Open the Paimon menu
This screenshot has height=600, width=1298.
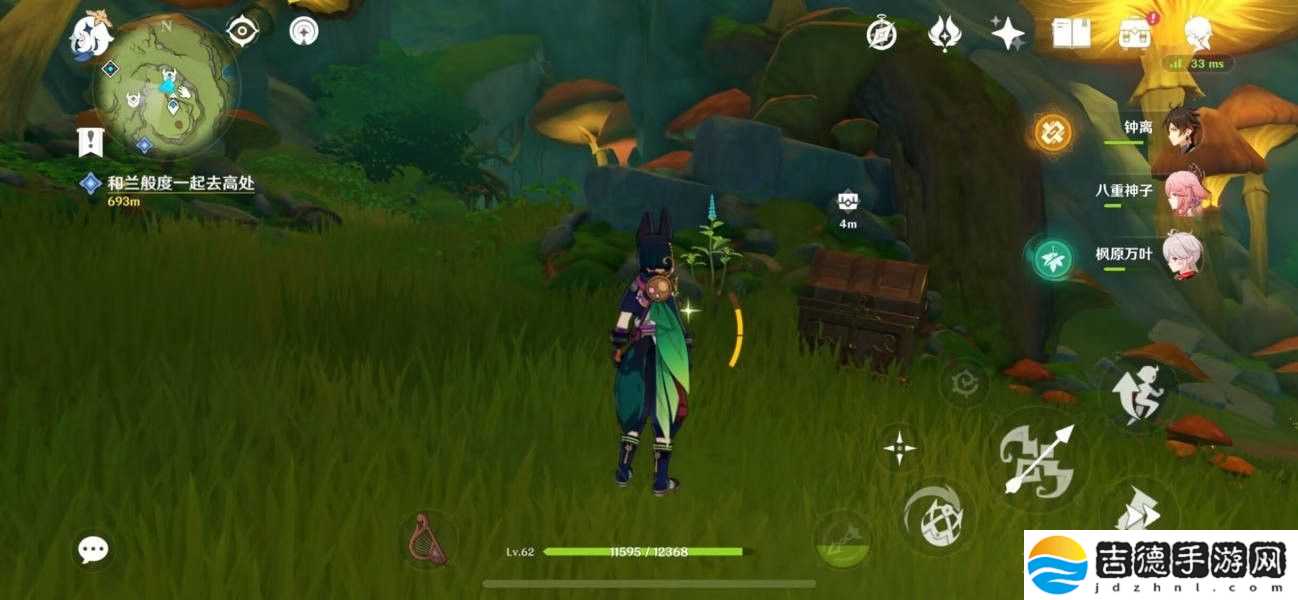(89, 36)
